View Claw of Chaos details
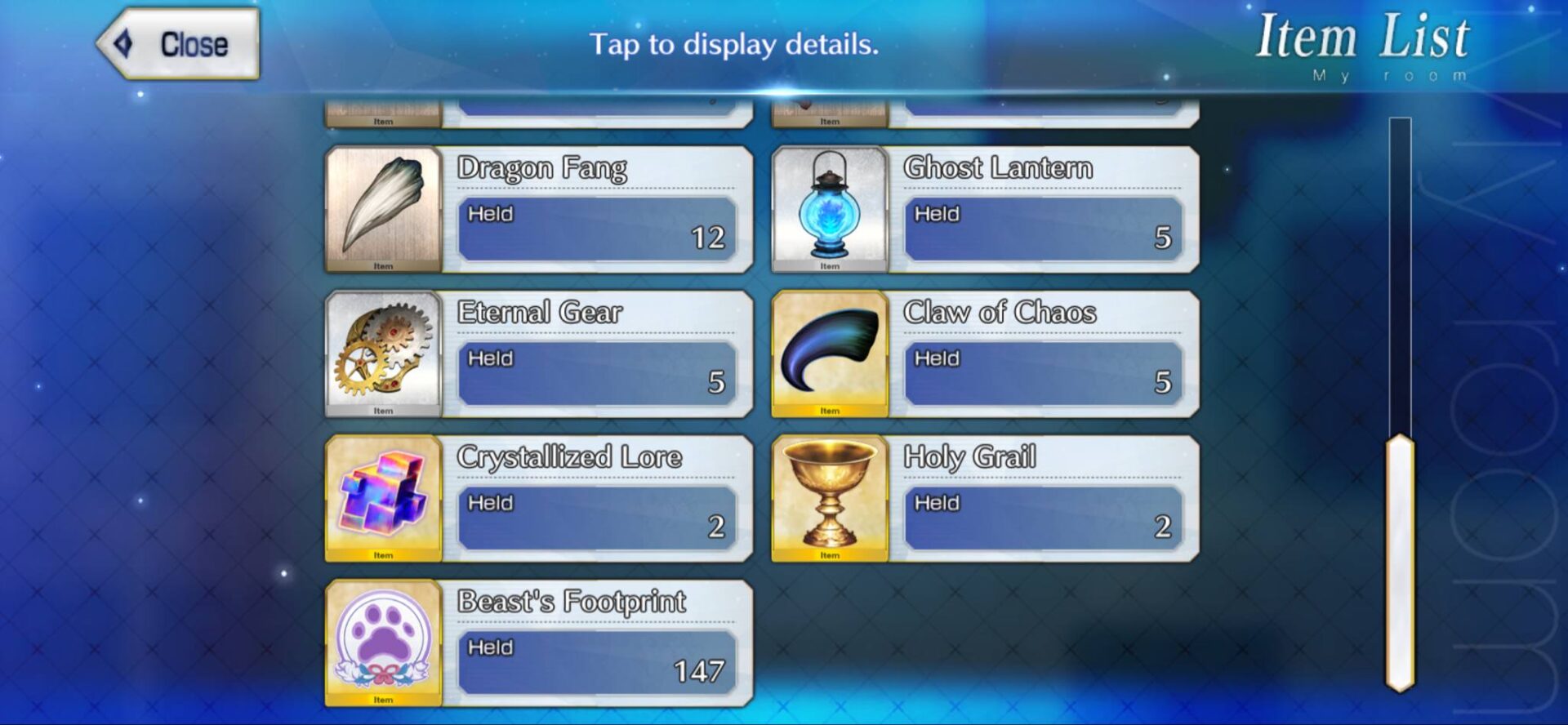This screenshot has width=1568, height=725. pos(985,354)
